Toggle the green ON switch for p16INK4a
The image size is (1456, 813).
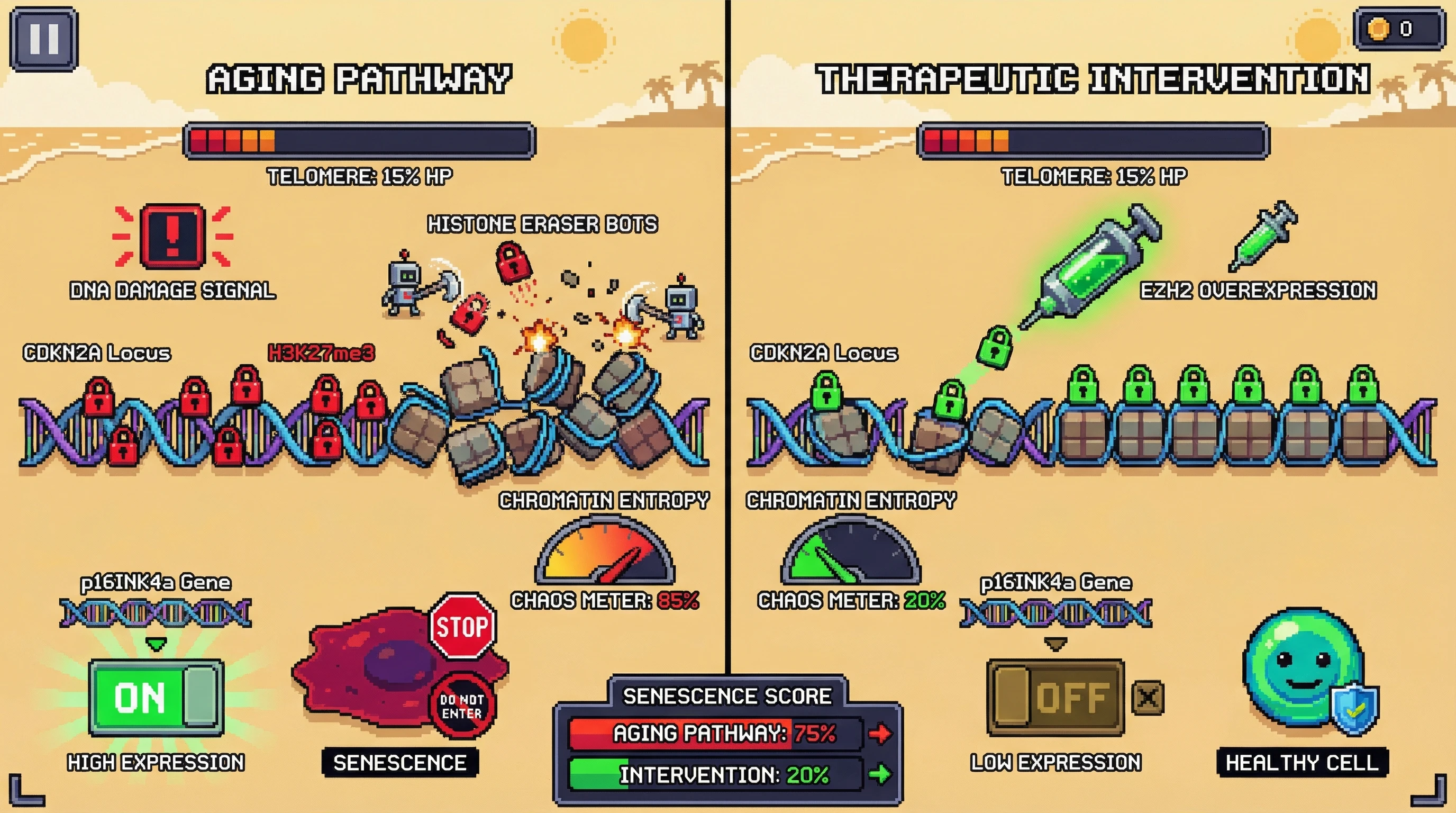(156, 697)
